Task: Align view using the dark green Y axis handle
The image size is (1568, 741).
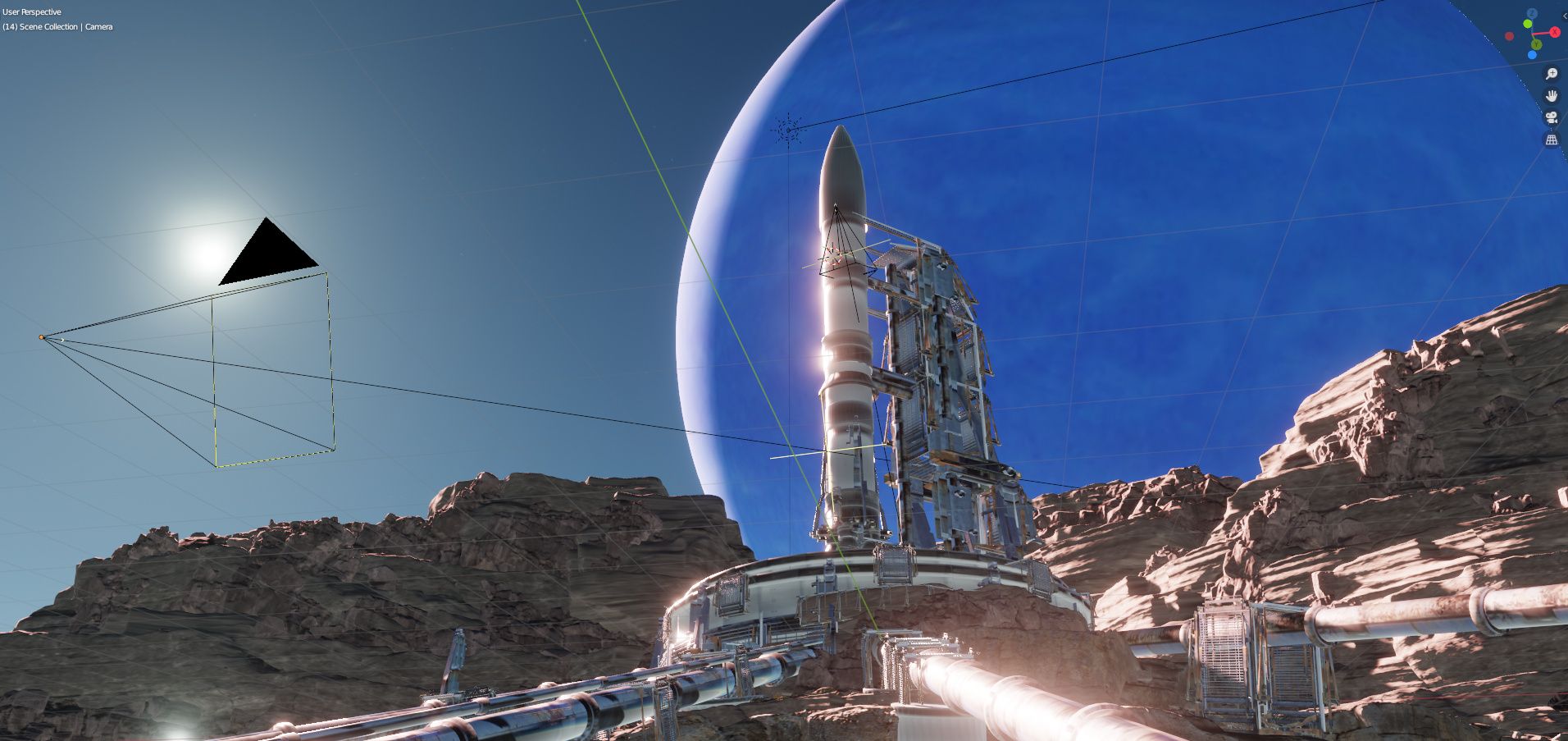Action: pos(1536,43)
